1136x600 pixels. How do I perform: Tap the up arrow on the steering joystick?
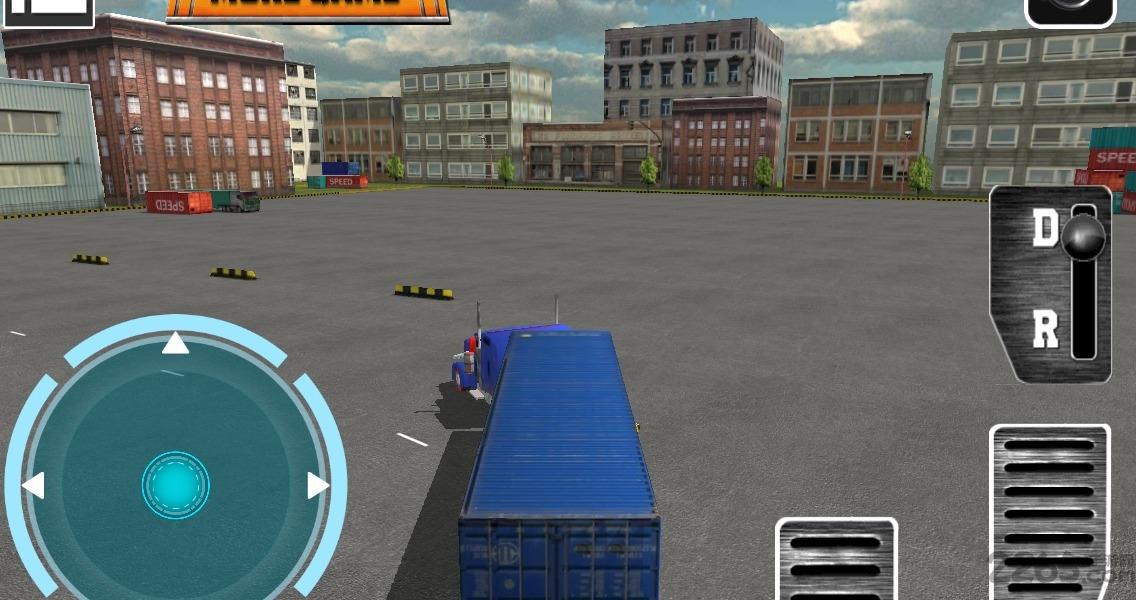176,344
